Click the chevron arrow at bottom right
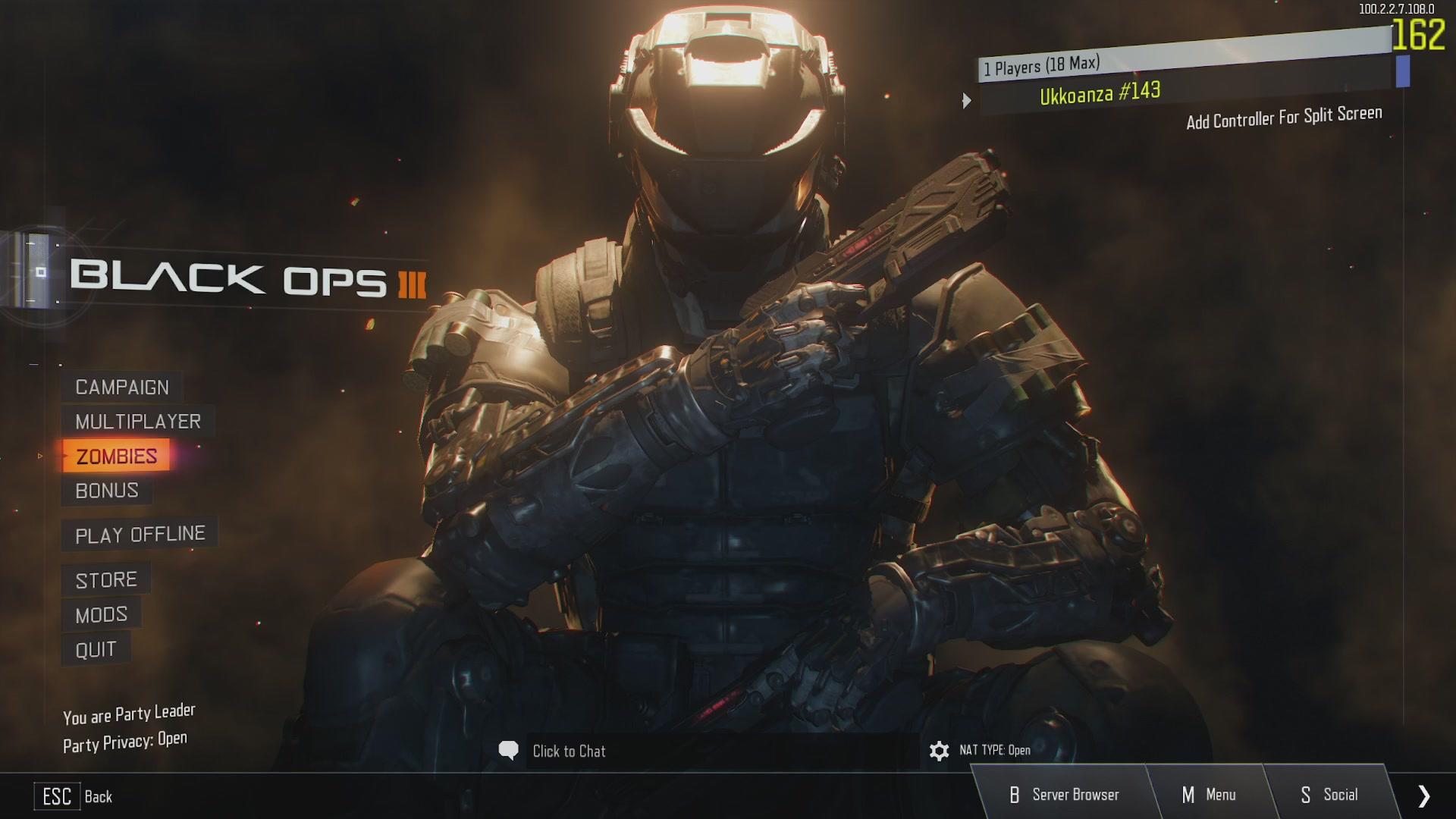 tap(1423, 795)
